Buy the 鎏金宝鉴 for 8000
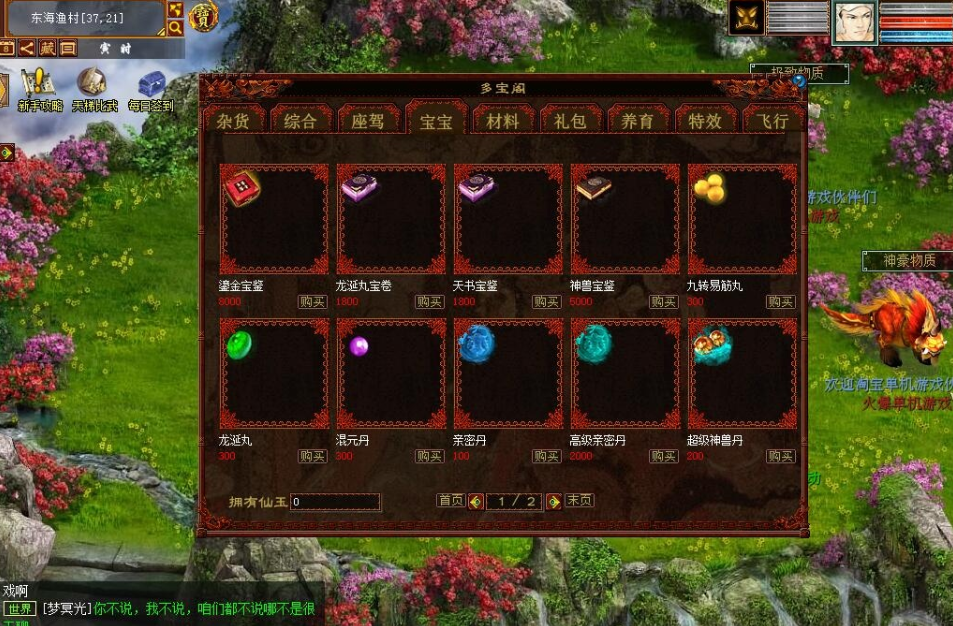Viewport: 953px width, 626px height. pyautogui.click(x=312, y=302)
